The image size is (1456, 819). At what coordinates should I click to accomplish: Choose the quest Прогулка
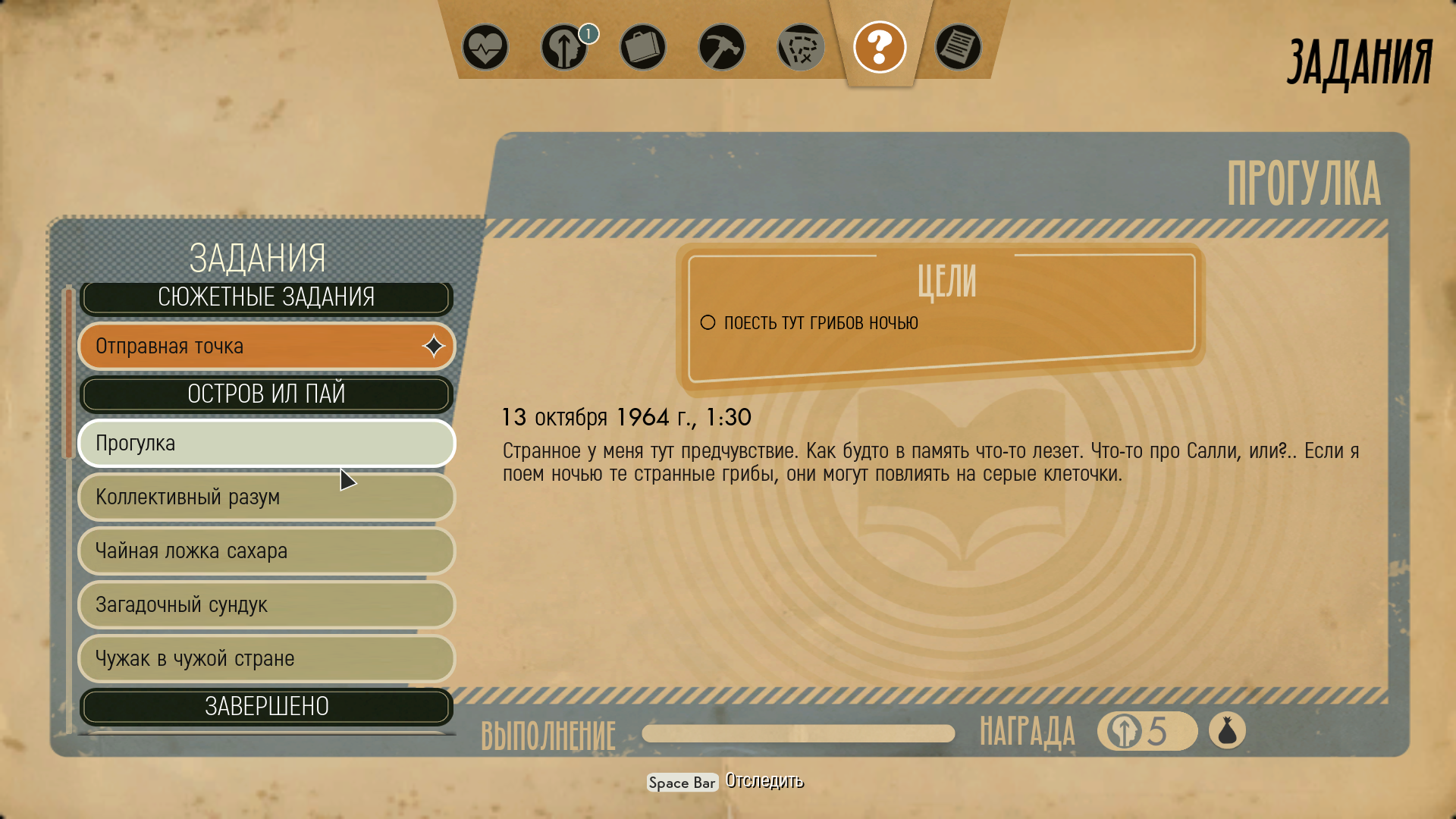(266, 444)
